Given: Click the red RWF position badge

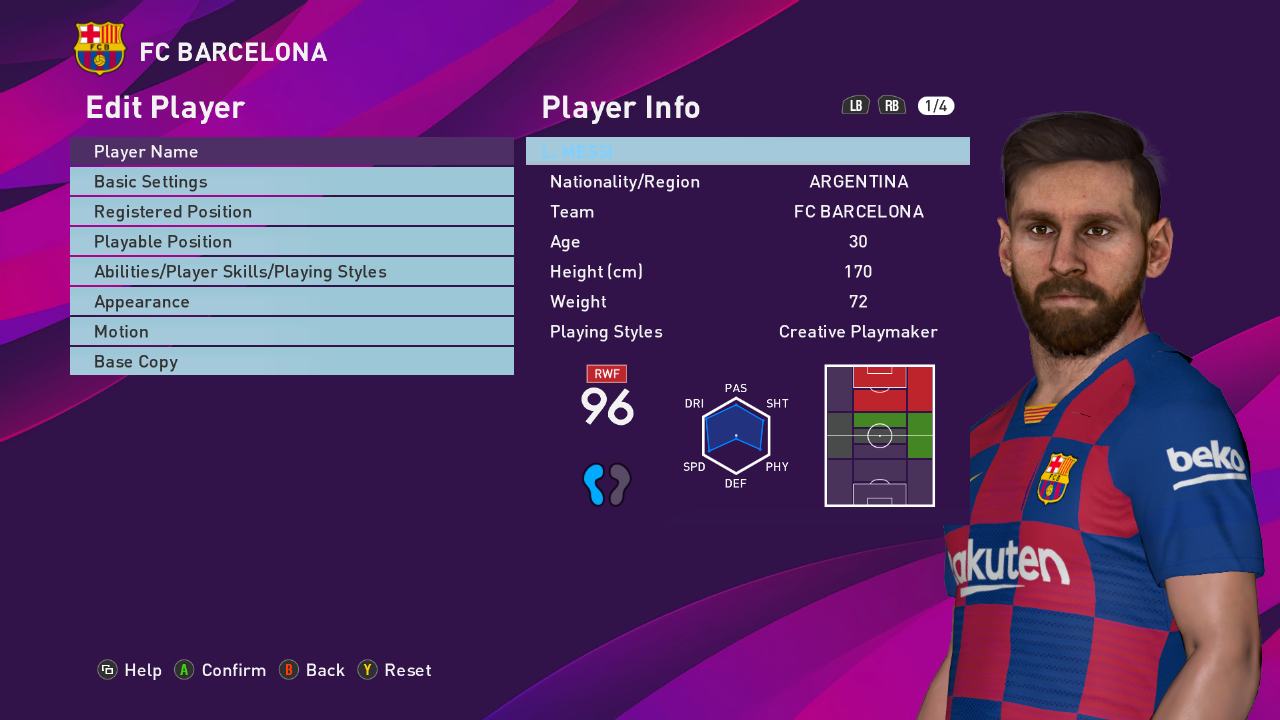Looking at the screenshot, I should click(x=606, y=373).
